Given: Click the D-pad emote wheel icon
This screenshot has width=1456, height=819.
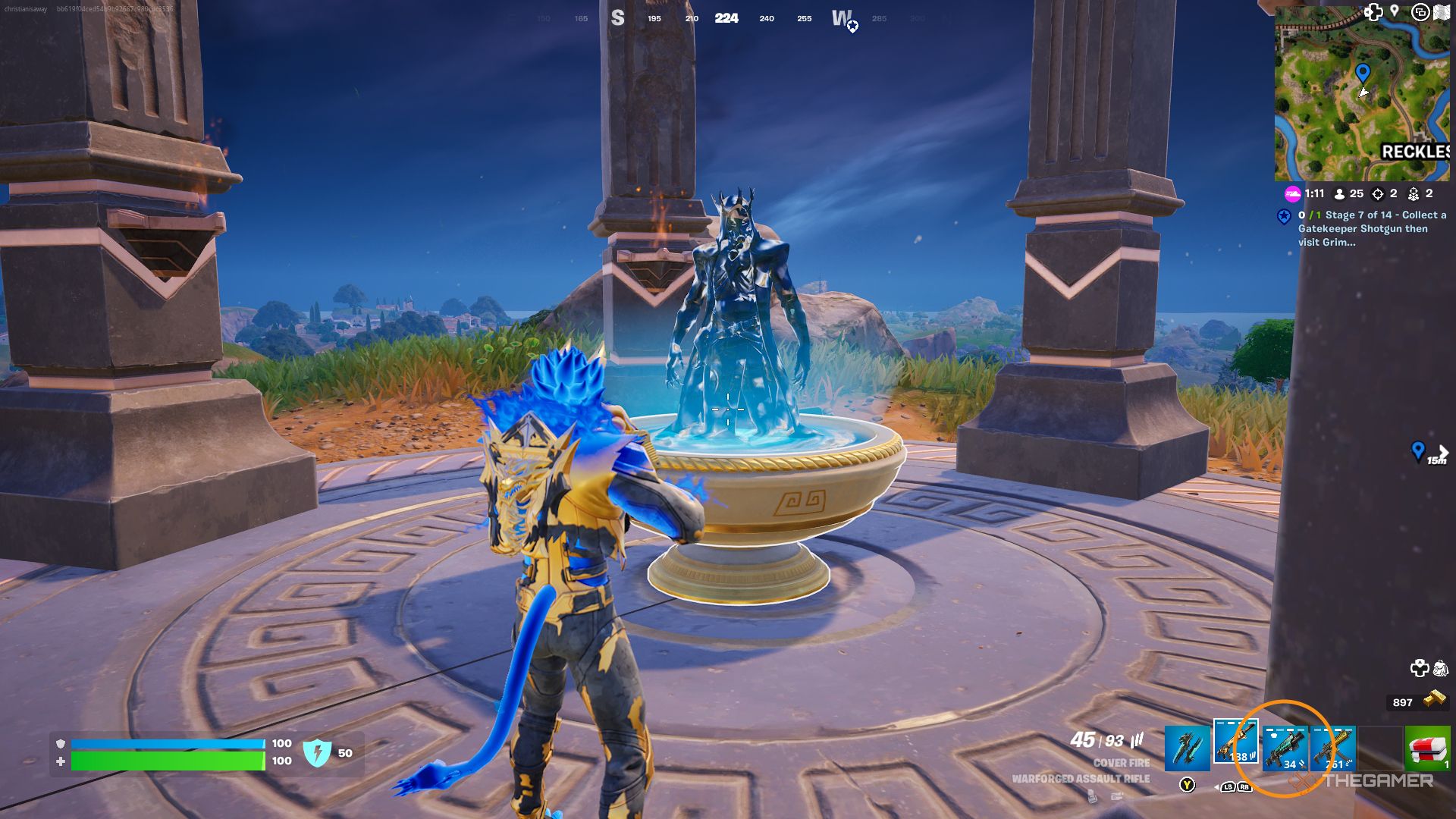Looking at the screenshot, I should pos(1420,667).
